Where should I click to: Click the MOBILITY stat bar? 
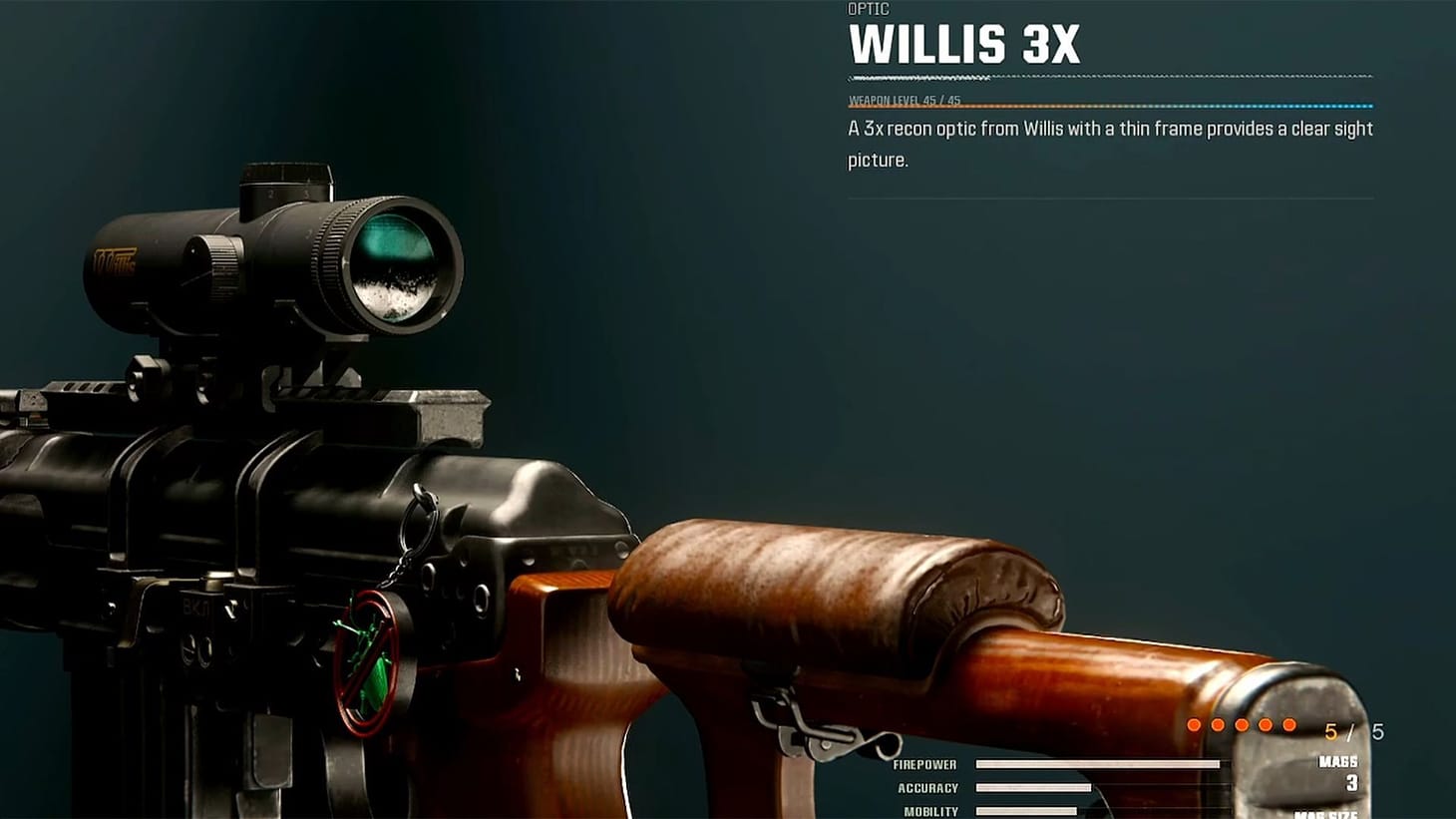1027,810
